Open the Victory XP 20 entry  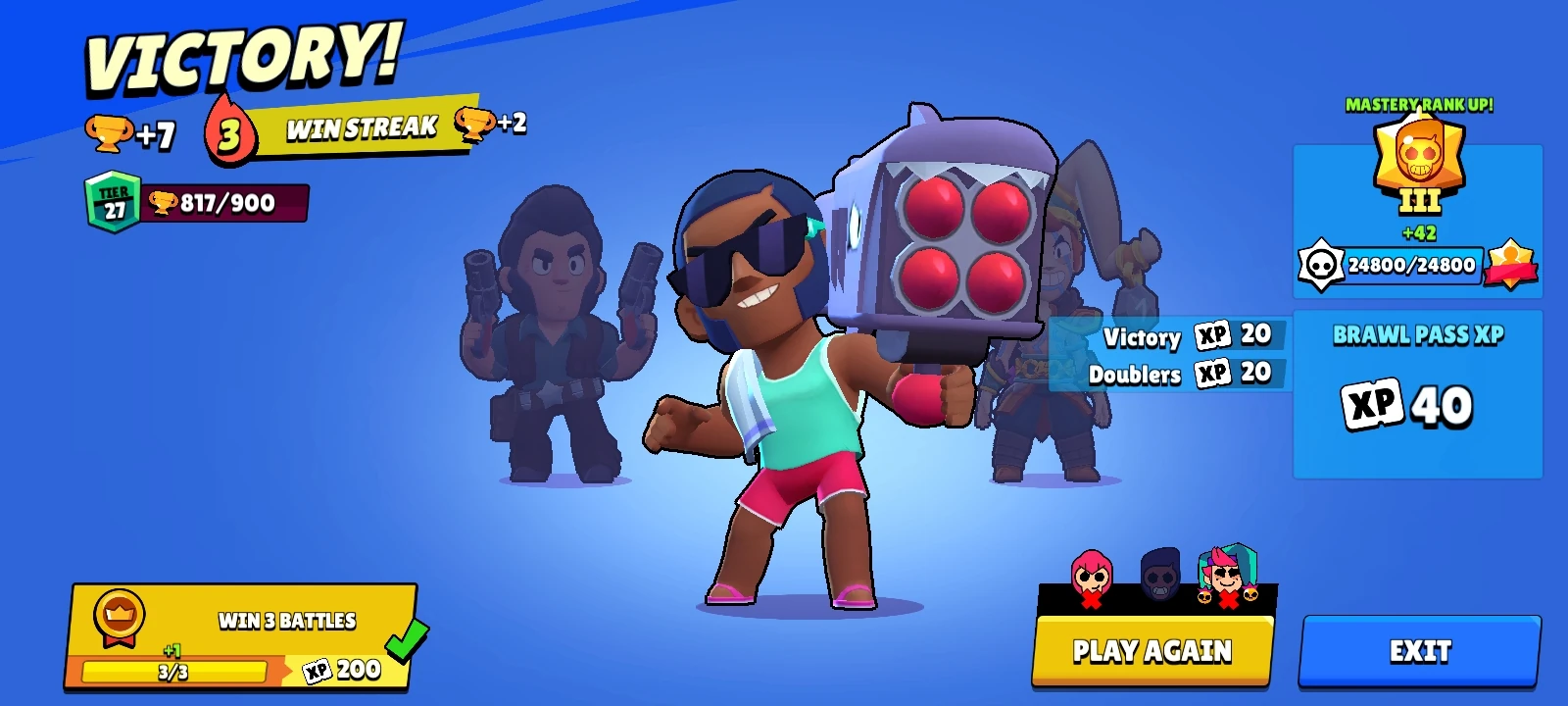click(1176, 337)
